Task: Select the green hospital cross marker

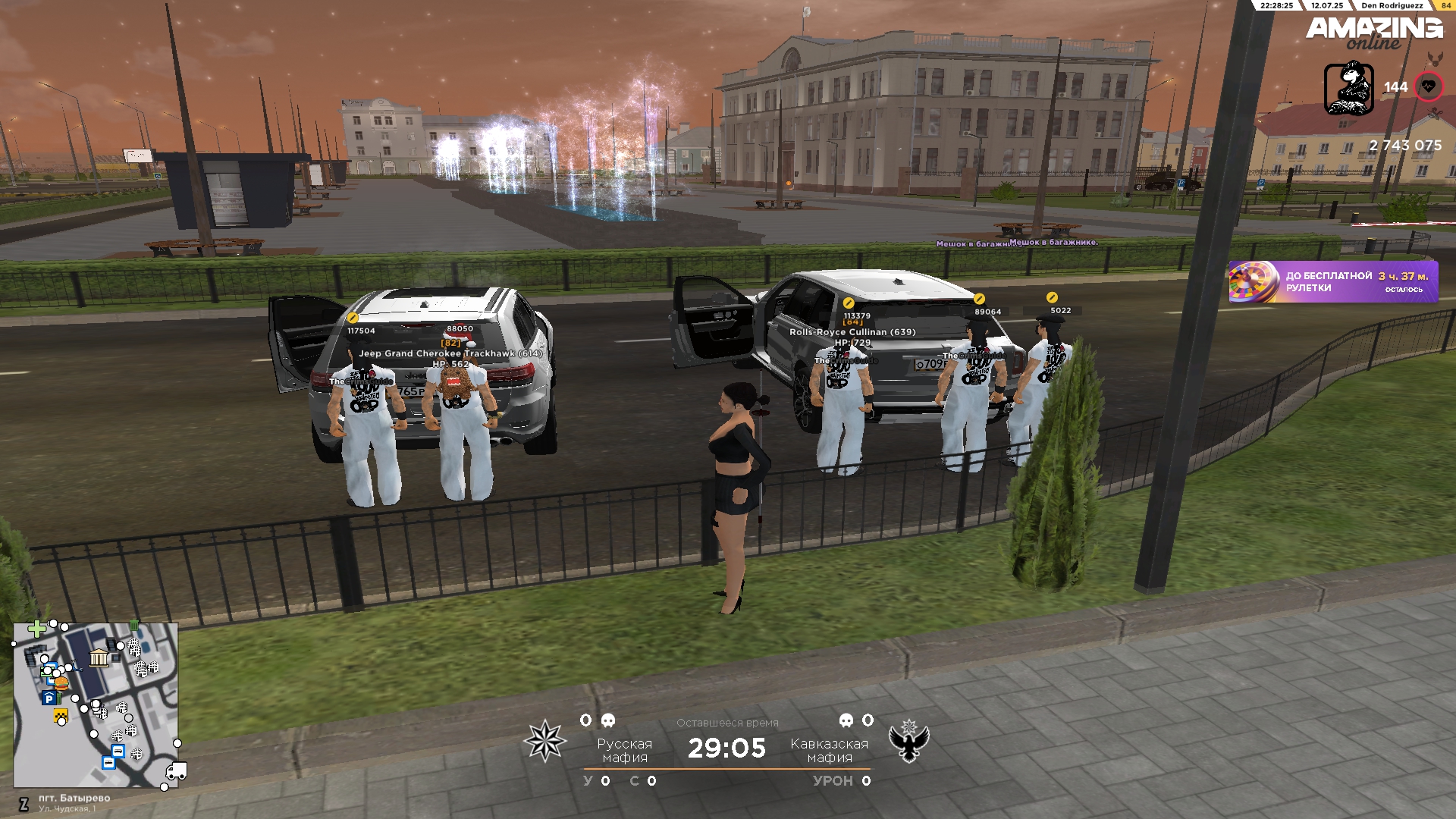Action: click(36, 629)
